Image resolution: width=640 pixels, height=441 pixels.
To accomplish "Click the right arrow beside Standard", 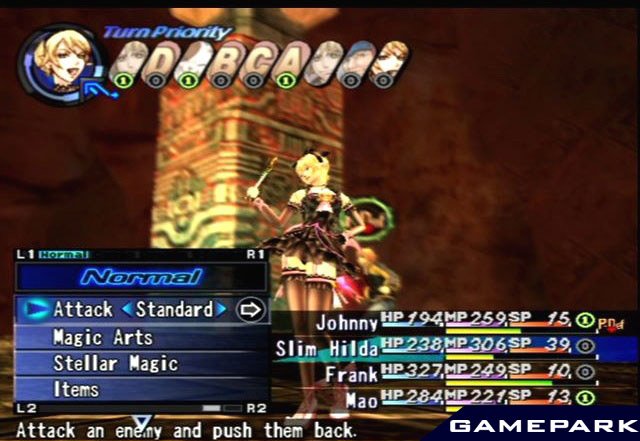I will click(222, 310).
